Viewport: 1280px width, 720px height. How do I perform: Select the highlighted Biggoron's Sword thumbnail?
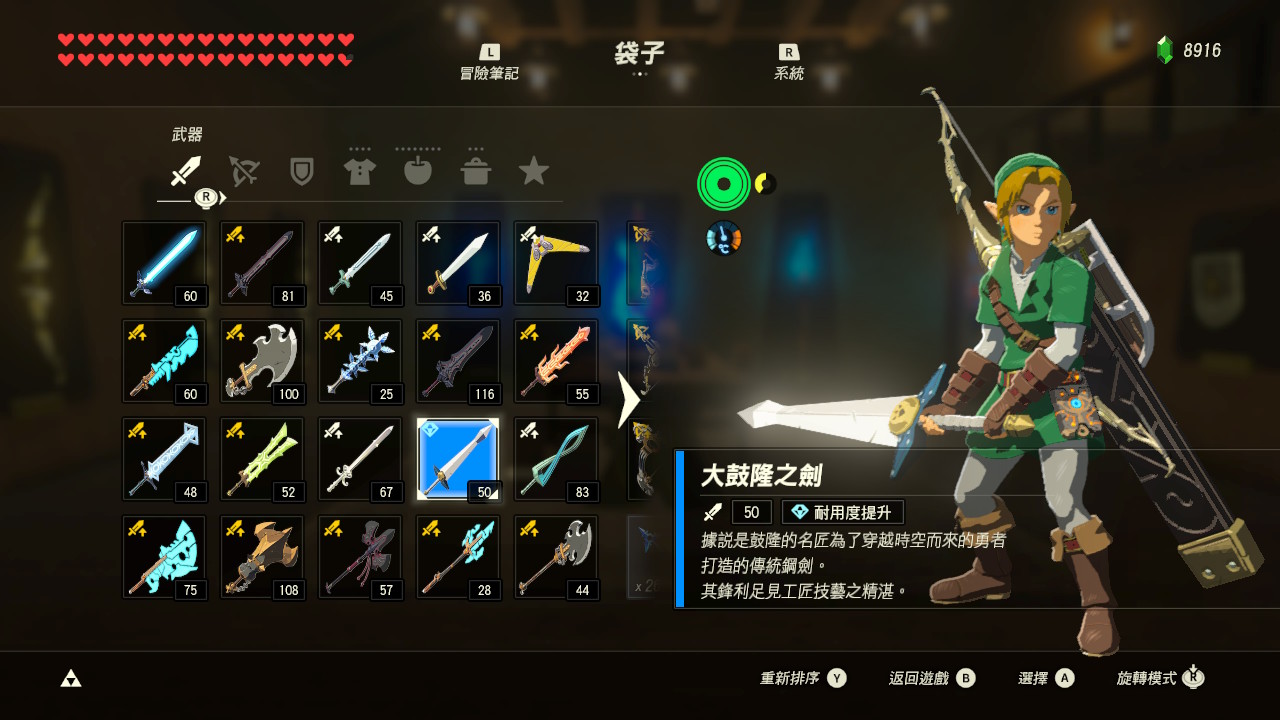coord(458,459)
